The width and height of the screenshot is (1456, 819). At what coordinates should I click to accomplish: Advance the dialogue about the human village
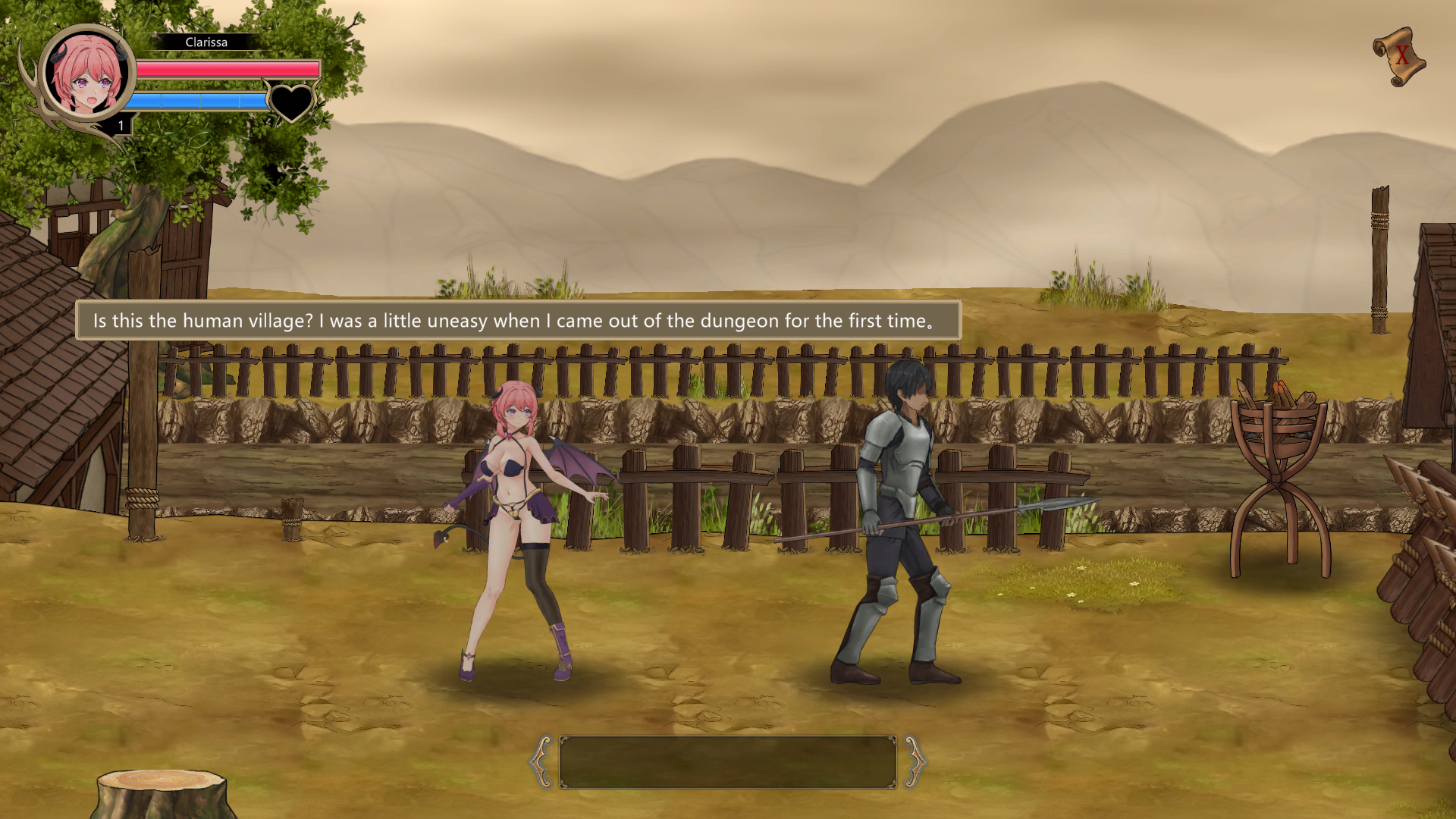click(518, 321)
